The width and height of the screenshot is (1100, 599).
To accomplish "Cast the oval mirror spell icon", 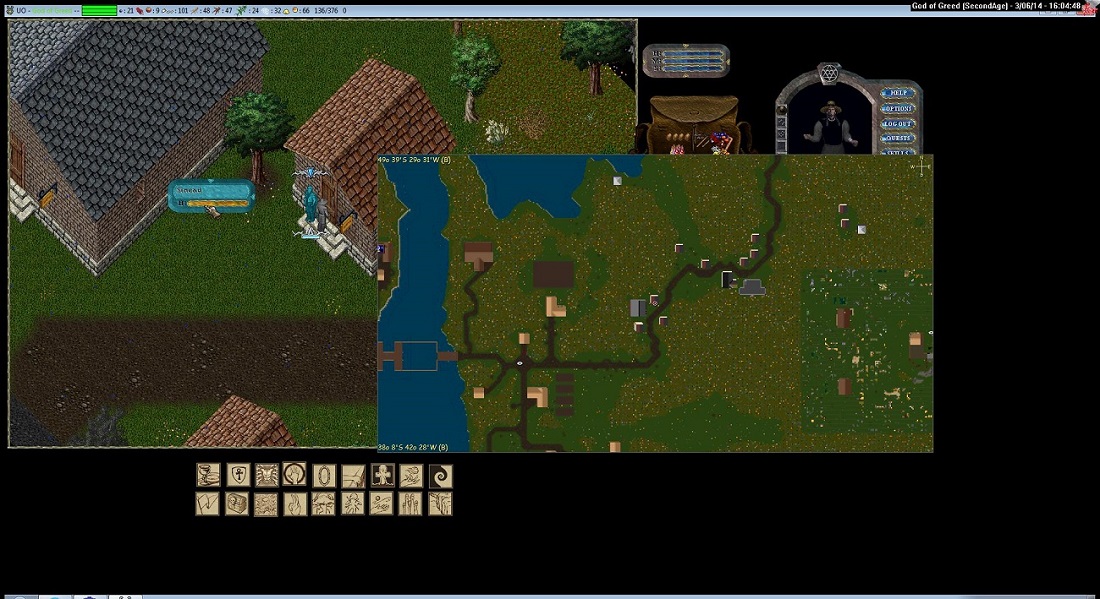I will tap(324, 476).
